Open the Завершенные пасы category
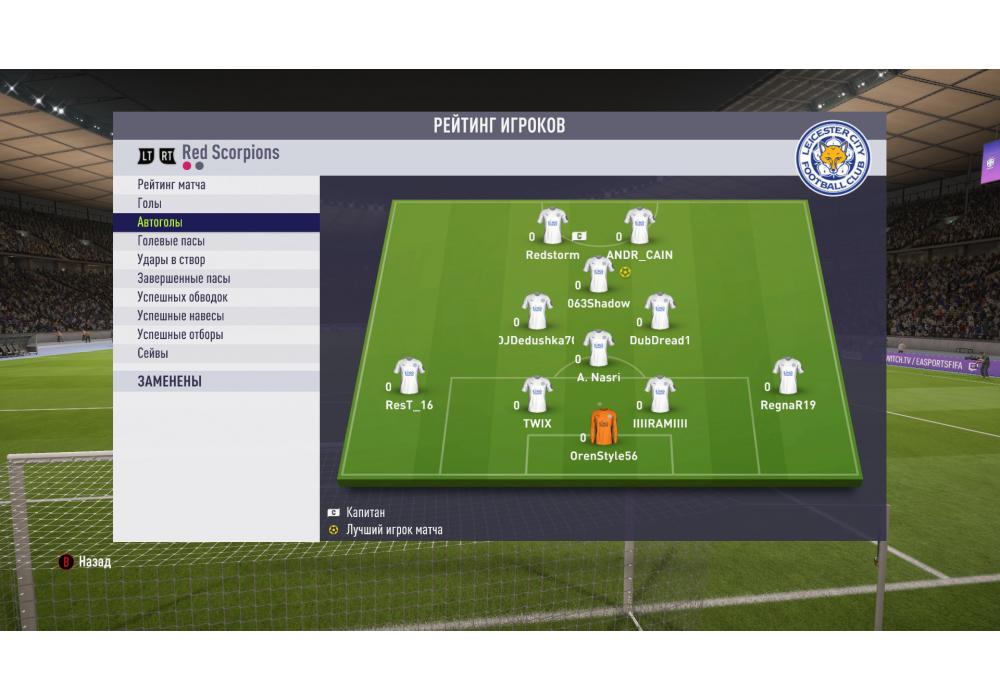Viewport: 1000px width, 700px height. (x=183, y=279)
